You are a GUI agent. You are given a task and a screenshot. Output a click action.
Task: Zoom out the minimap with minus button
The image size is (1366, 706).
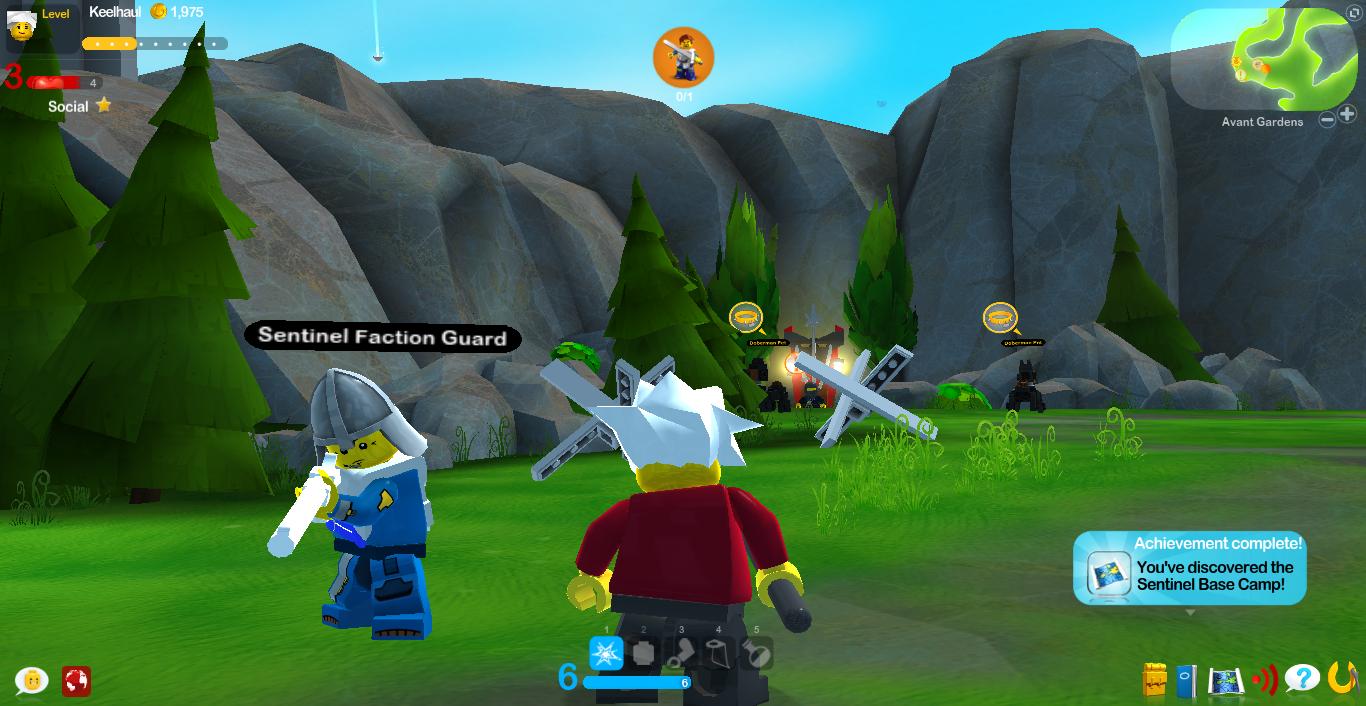pyautogui.click(x=1327, y=120)
